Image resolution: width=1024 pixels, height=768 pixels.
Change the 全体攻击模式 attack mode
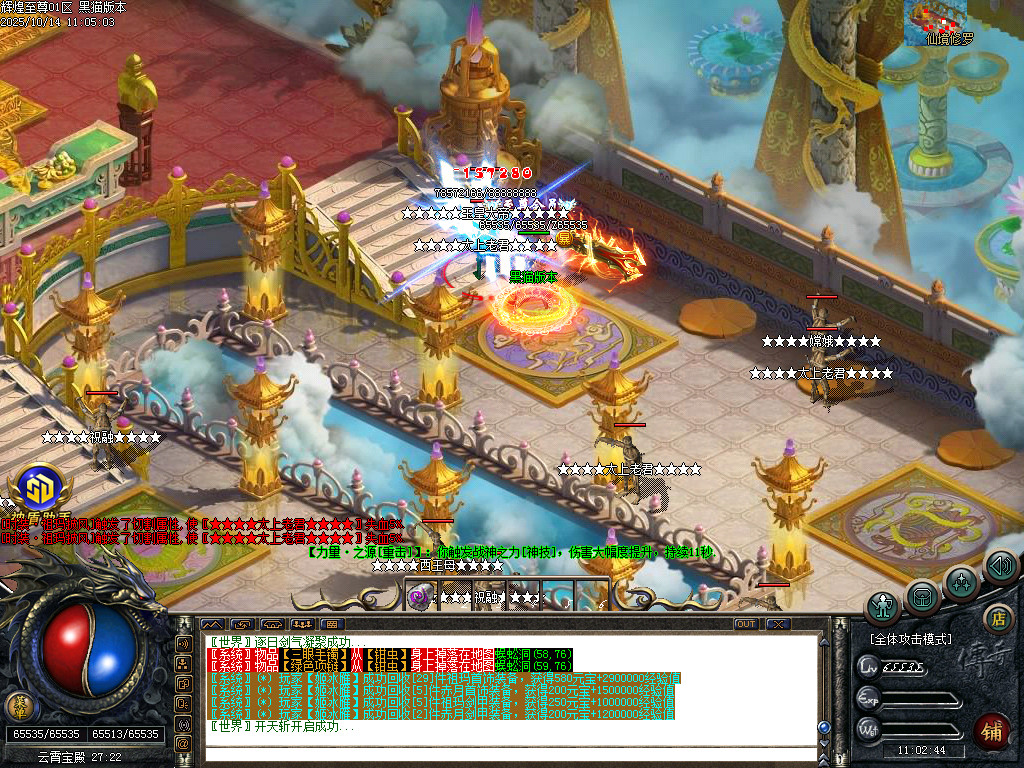pyautogui.click(x=910, y=638)
